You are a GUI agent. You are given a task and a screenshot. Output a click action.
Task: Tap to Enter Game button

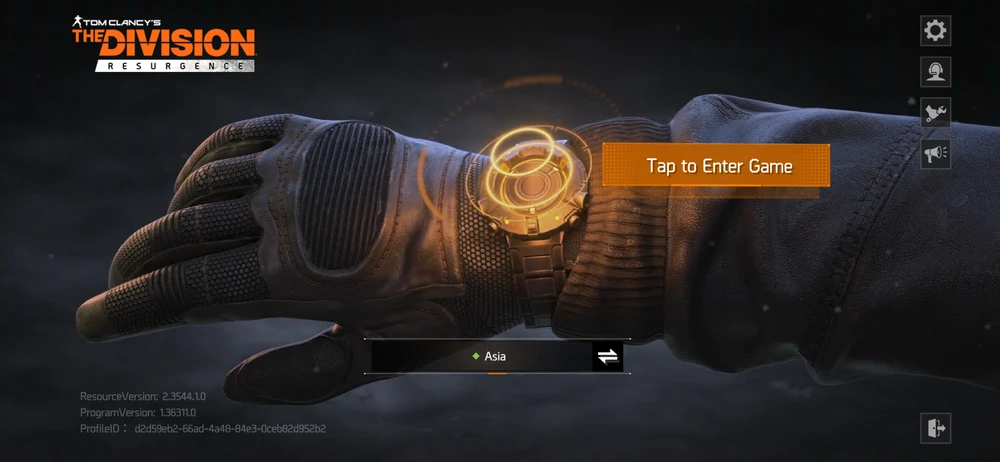(716, 166)
